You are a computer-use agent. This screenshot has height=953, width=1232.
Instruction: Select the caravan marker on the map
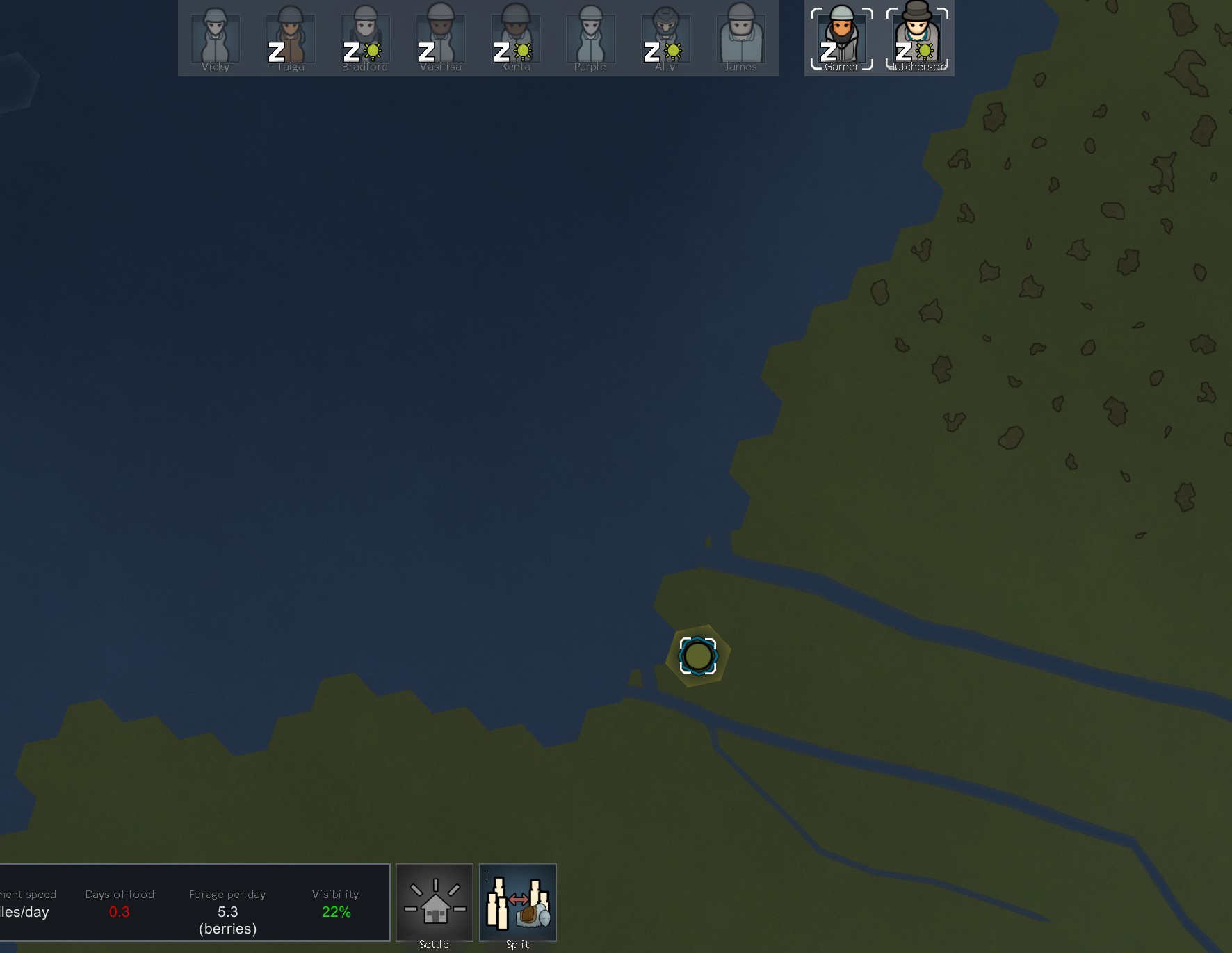pos(697,654)
